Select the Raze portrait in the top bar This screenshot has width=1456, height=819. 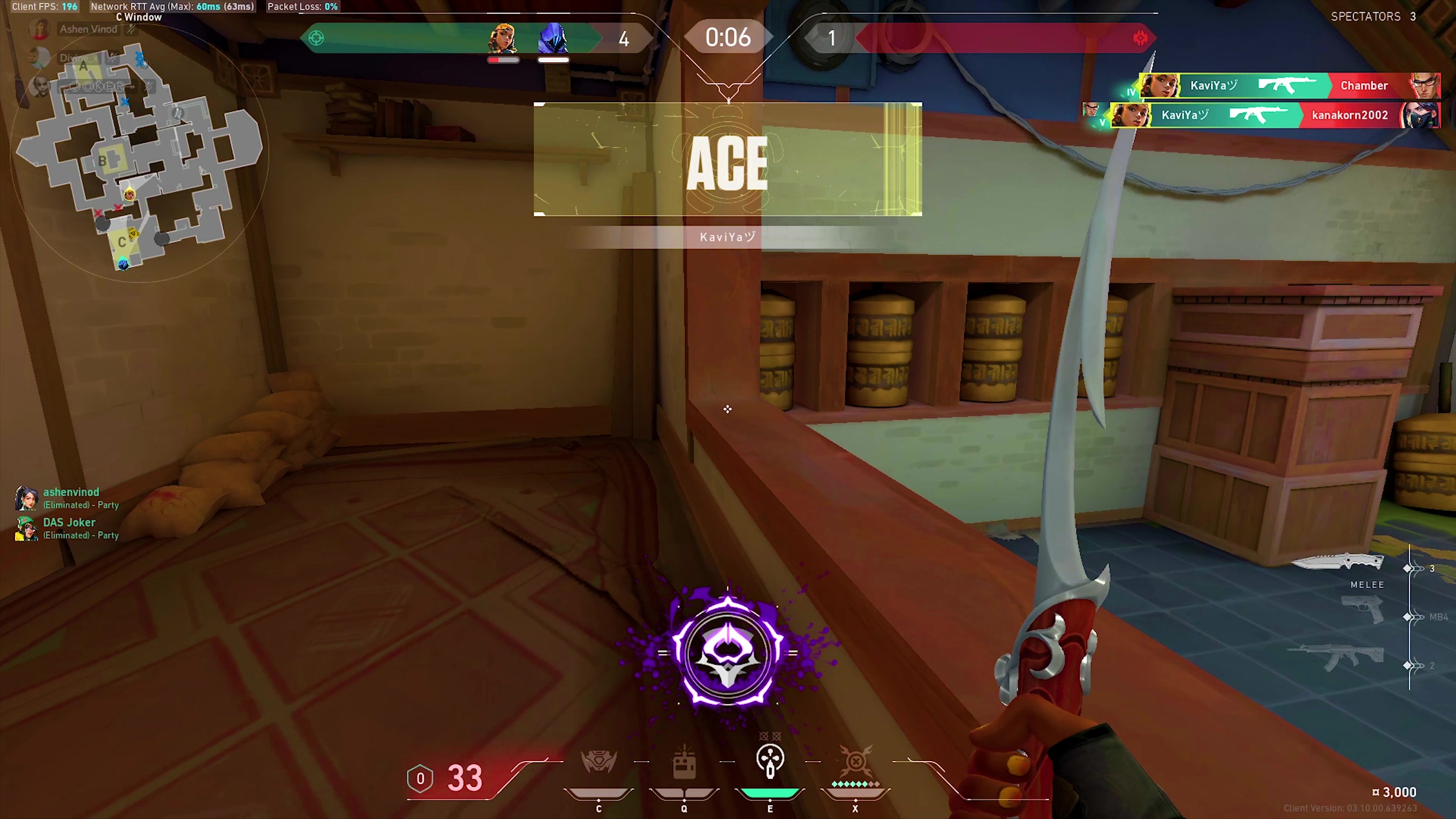503,39
